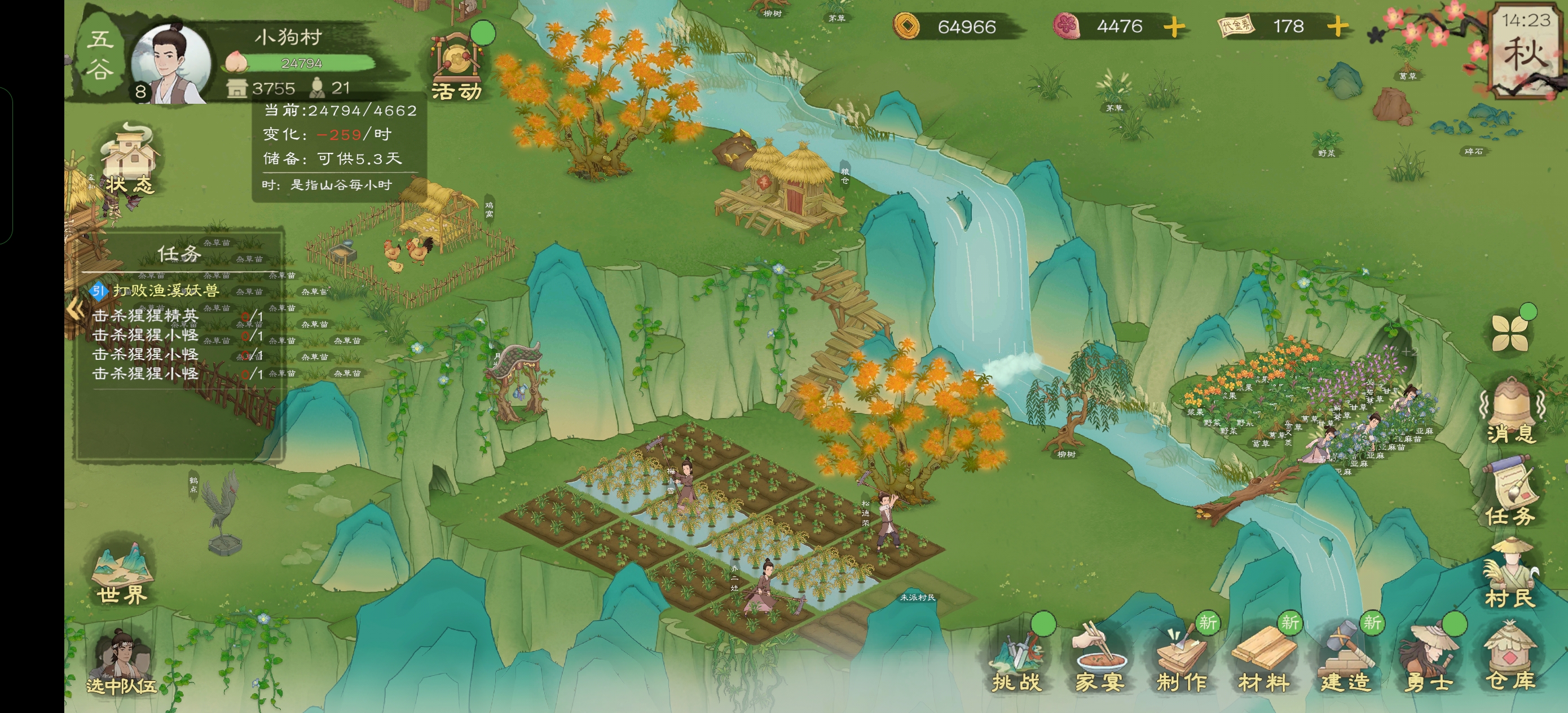
Task: Follow the 打败渔溪妖兽 quest guide
Action: 164,291
